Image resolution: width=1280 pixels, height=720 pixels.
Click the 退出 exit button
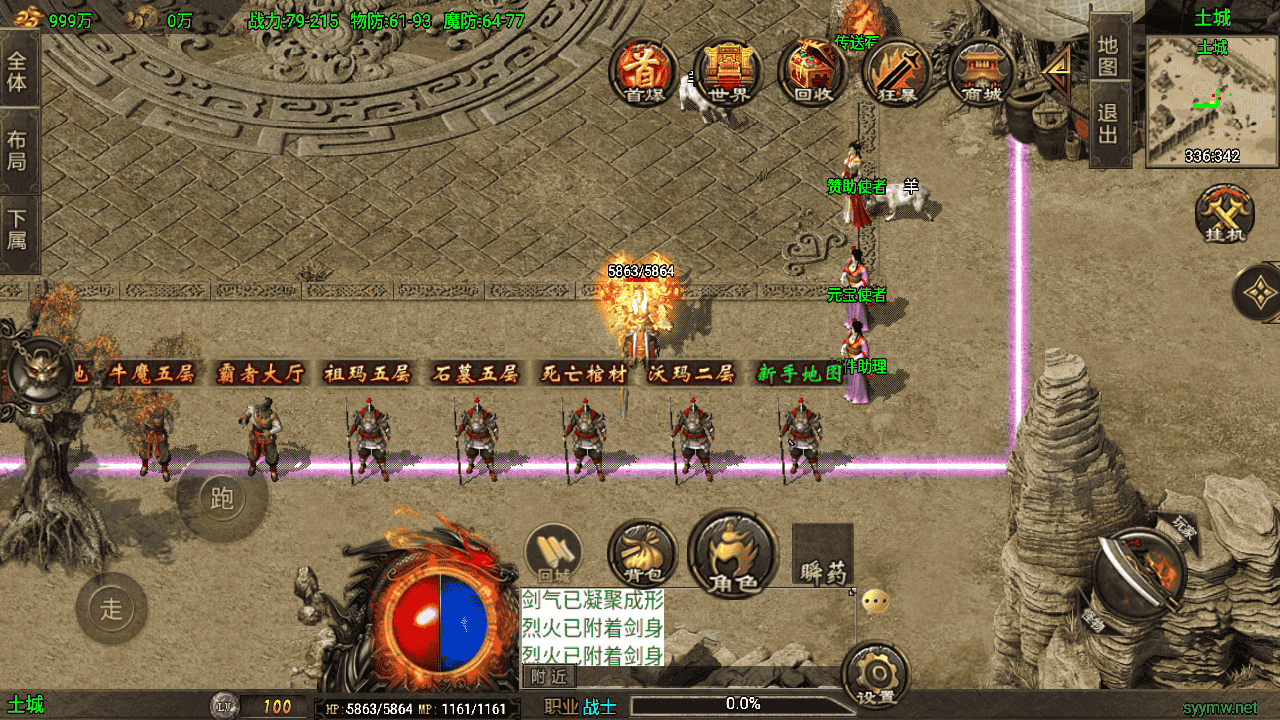point(1107,123)
